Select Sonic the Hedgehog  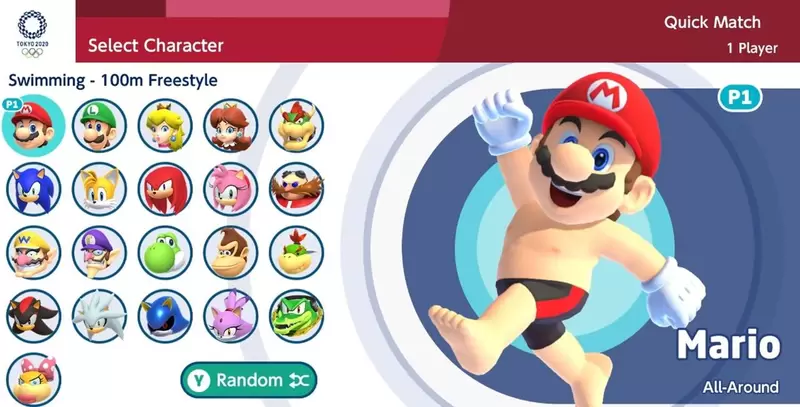(x=33, y=189)
